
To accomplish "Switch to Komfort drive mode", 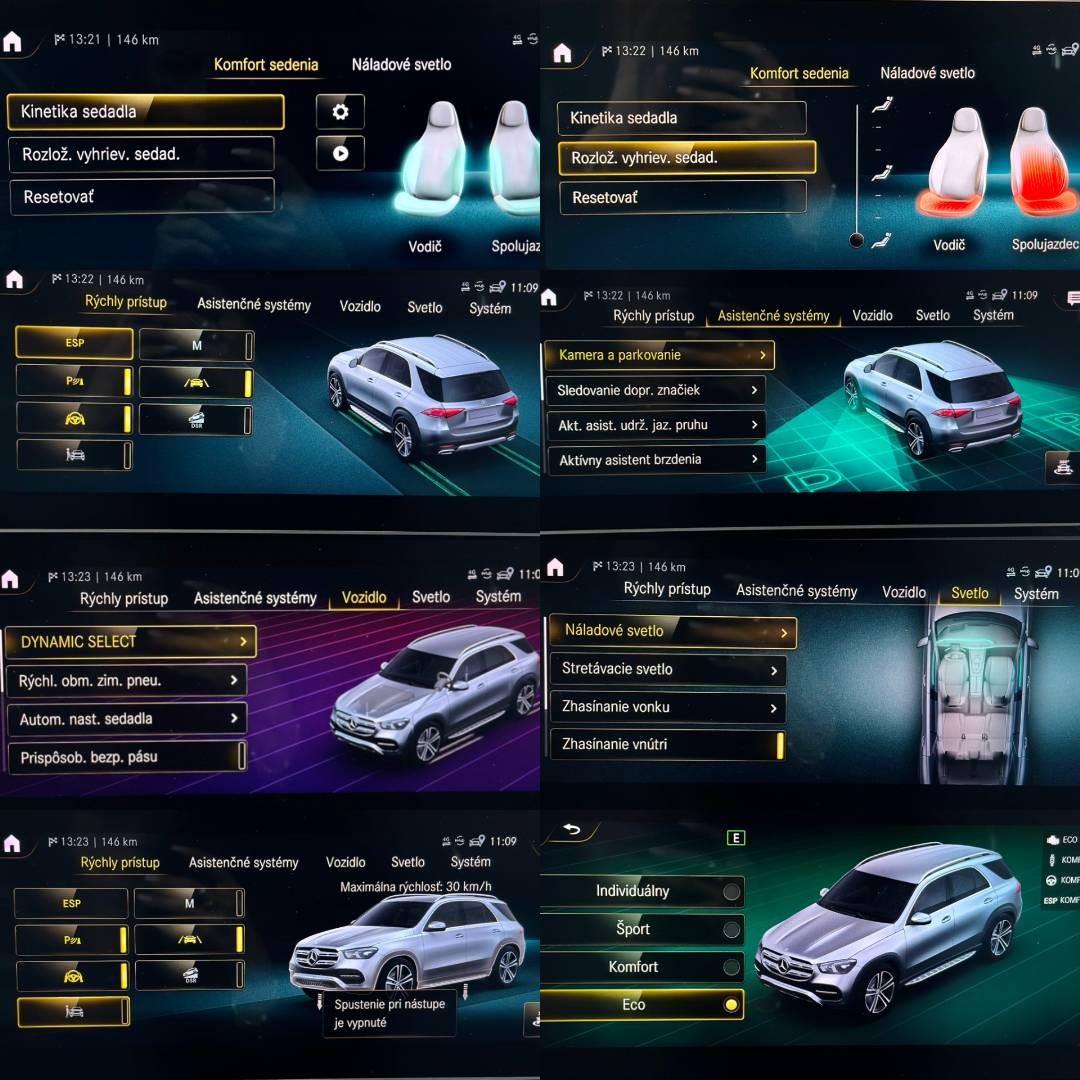I will [641, 967].
